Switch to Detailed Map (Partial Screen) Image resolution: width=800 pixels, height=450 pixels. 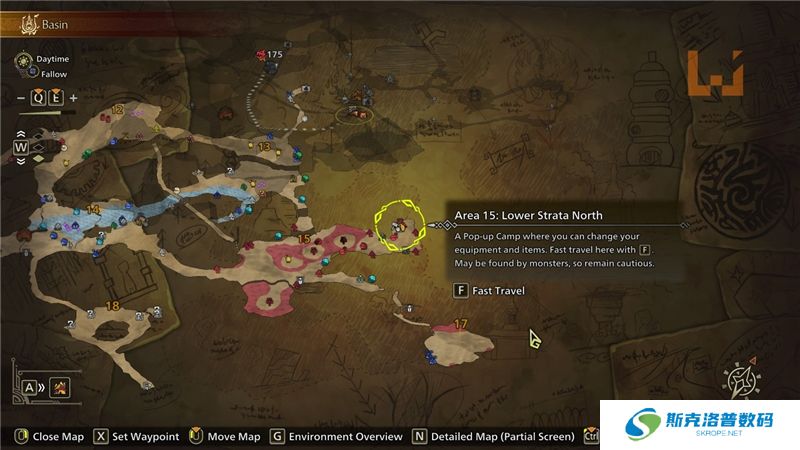click(493, 436)
